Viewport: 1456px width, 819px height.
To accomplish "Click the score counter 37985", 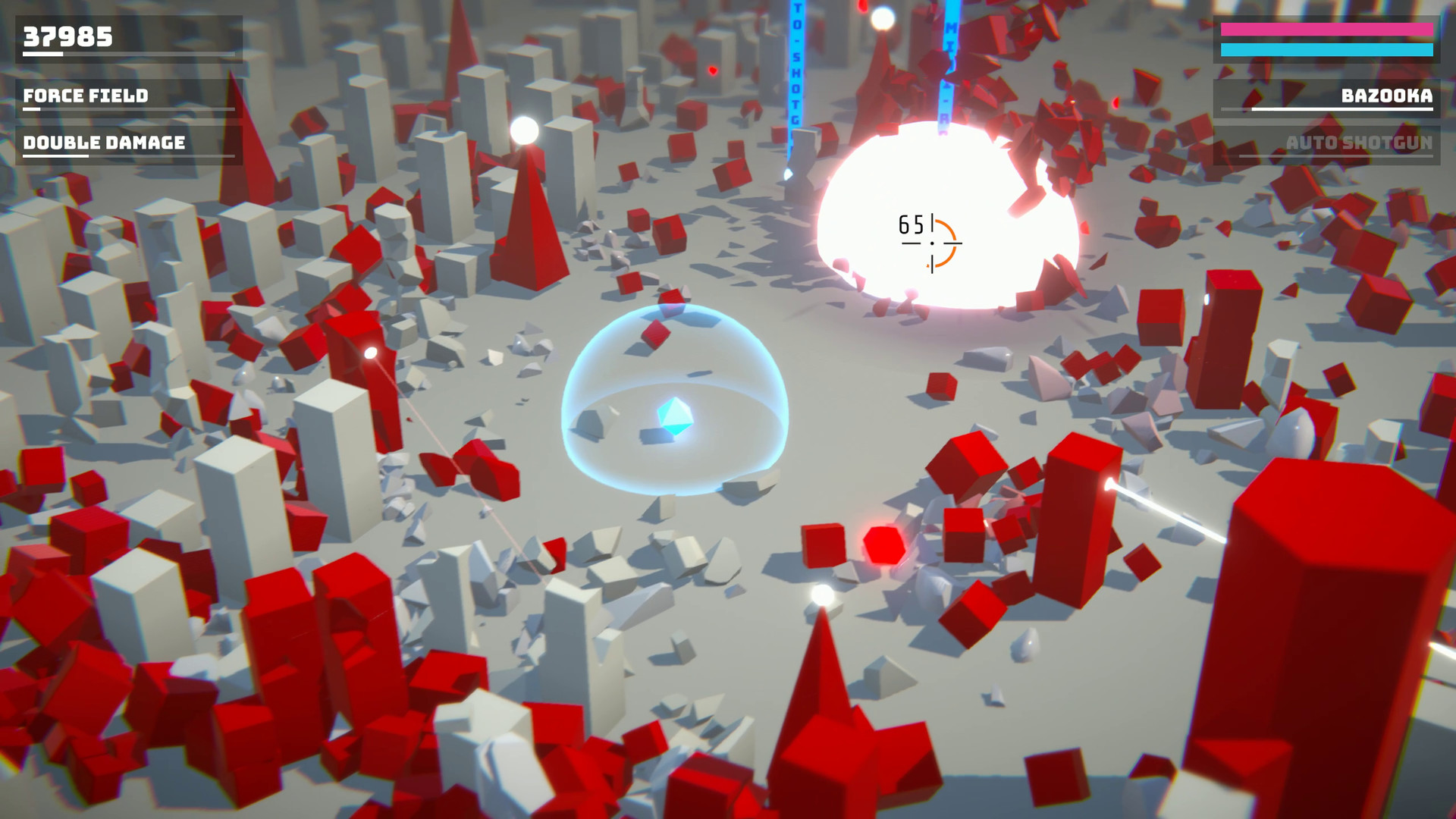I will pyautogui.click(x=67, y=35).
